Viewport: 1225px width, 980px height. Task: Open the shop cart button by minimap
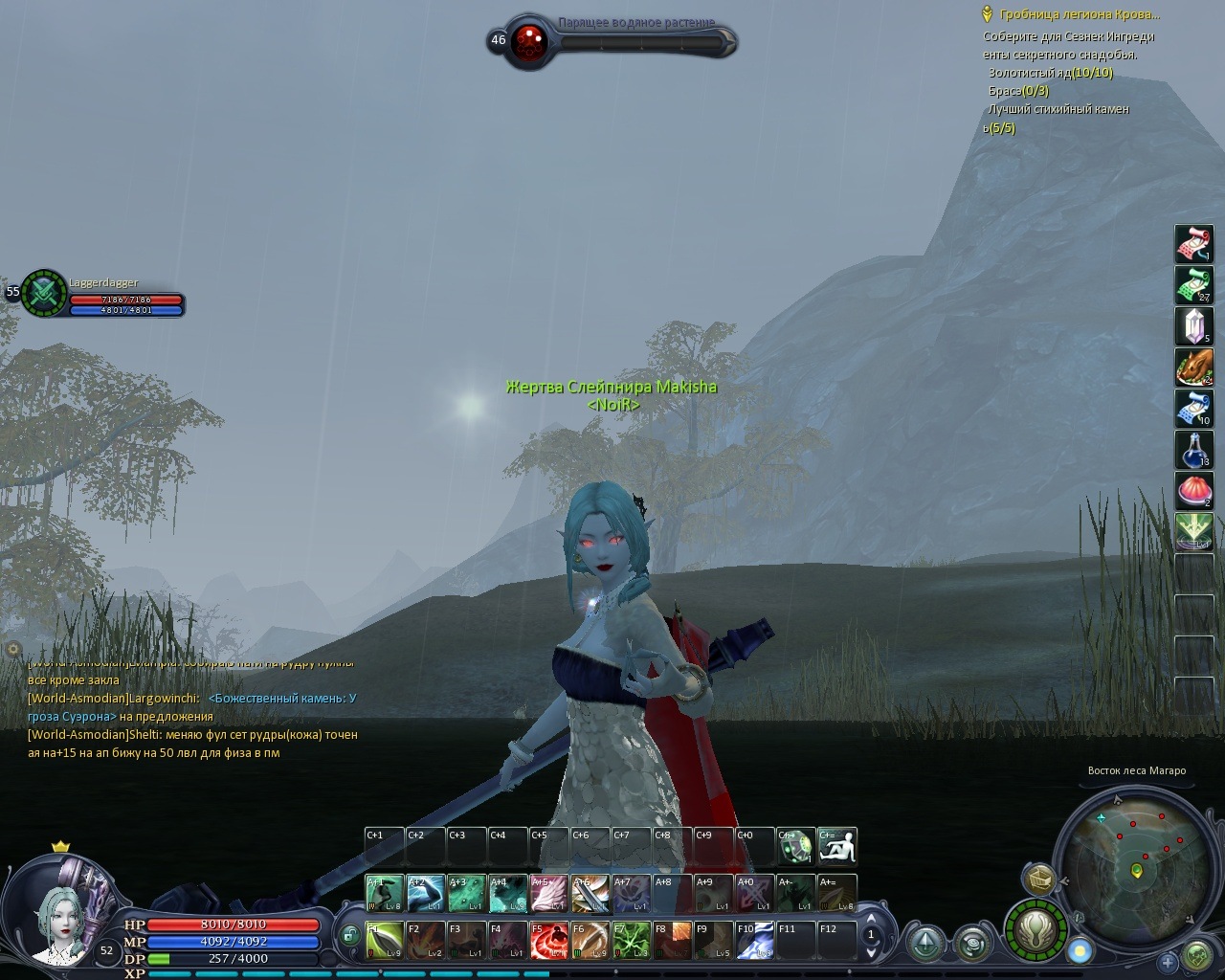[1038, 879]
